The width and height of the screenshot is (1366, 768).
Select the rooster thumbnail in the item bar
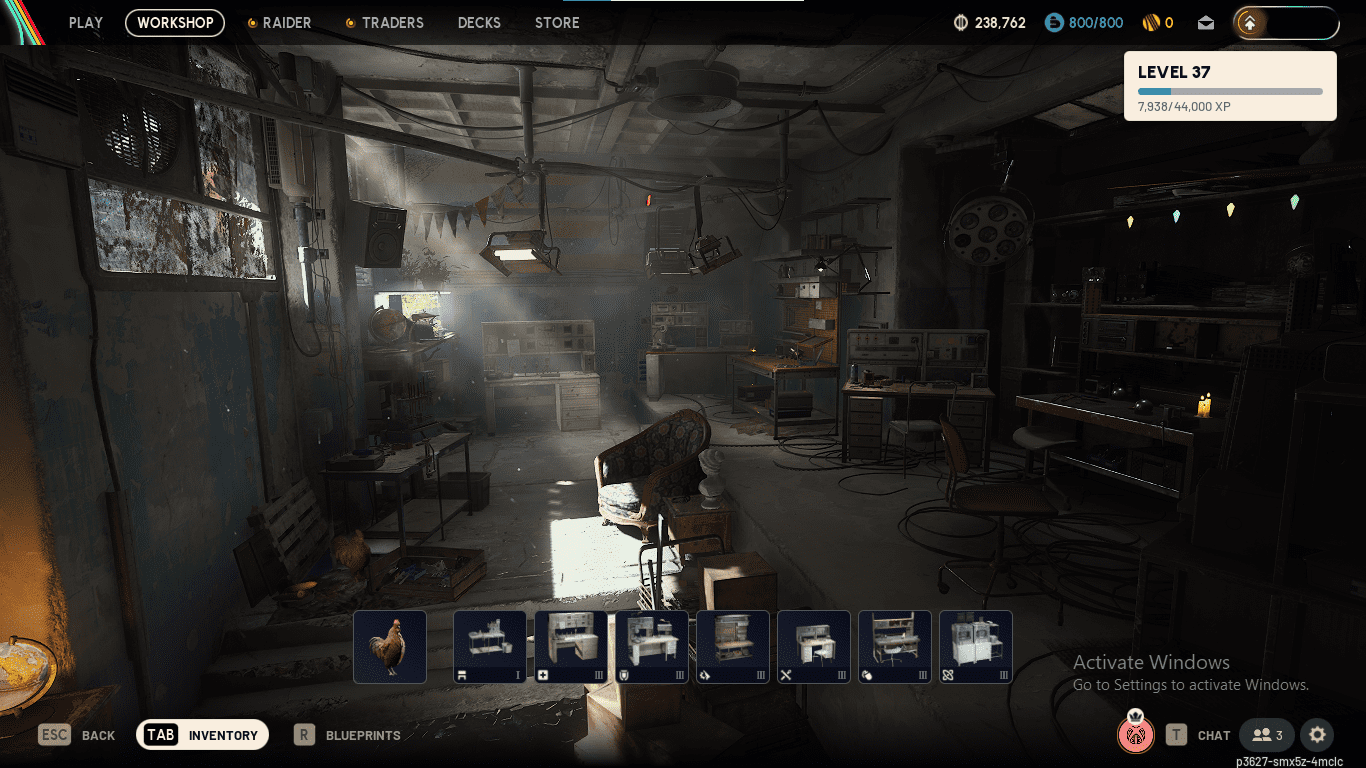pos(391,646)
